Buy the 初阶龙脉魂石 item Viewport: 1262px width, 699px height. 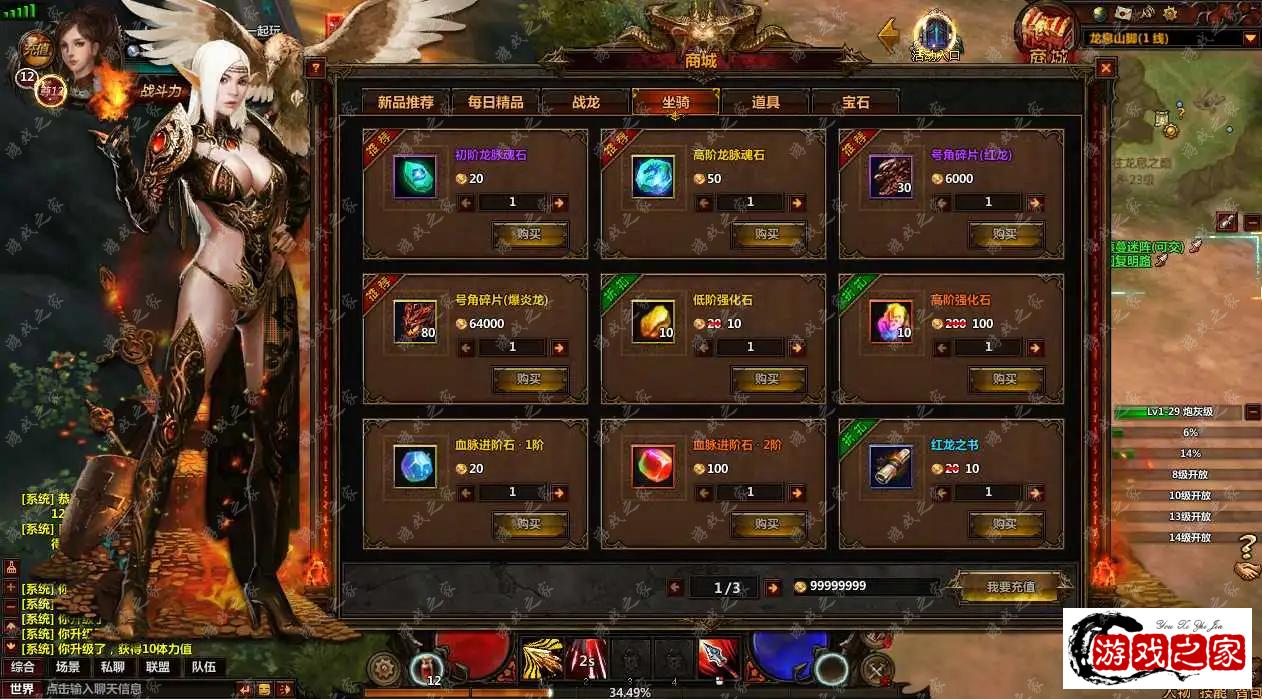click(x=529, y=234)
